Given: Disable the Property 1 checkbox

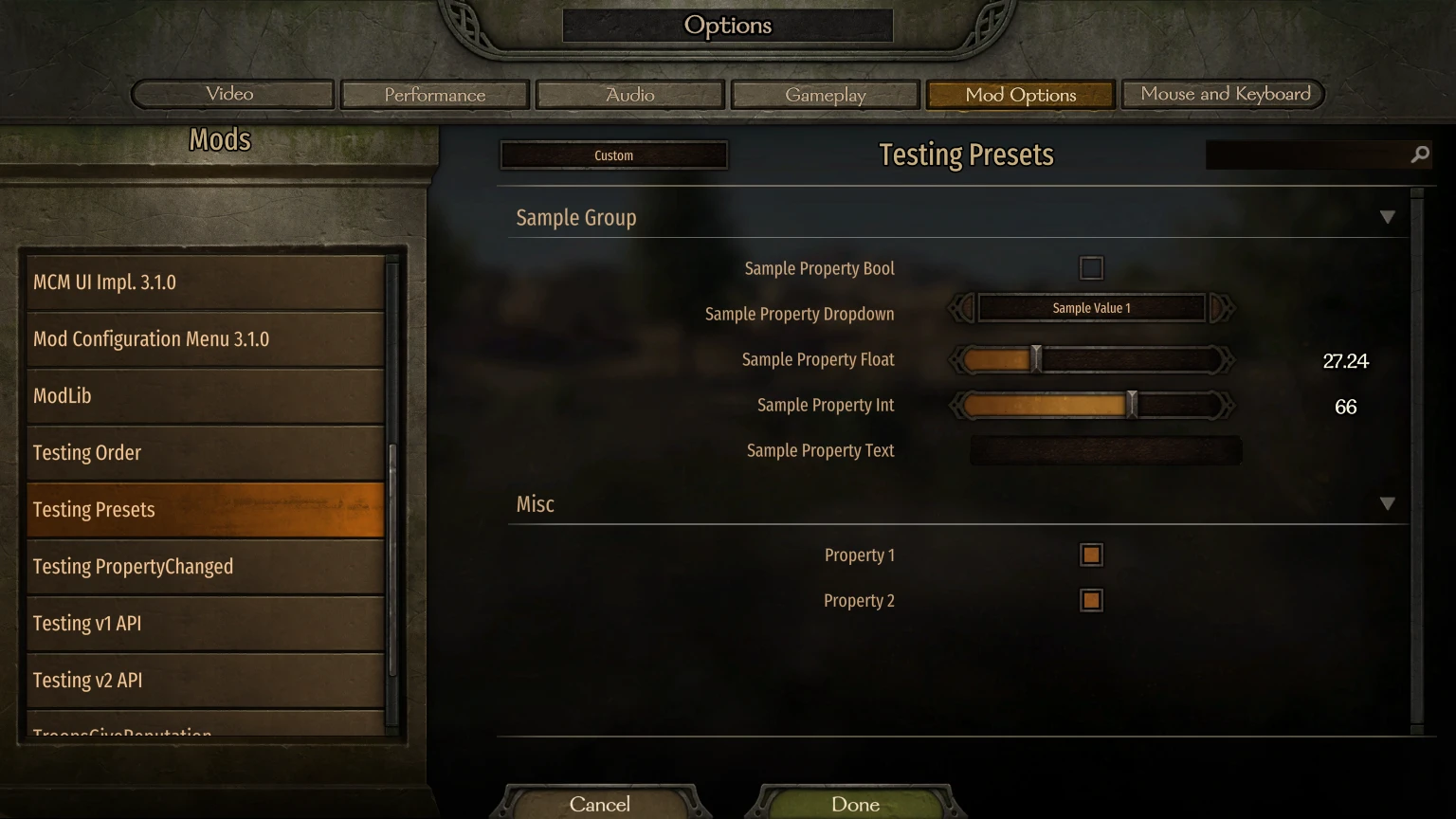Looking at the screenshot, I should pyautogui.click(x=1090, y=555).
